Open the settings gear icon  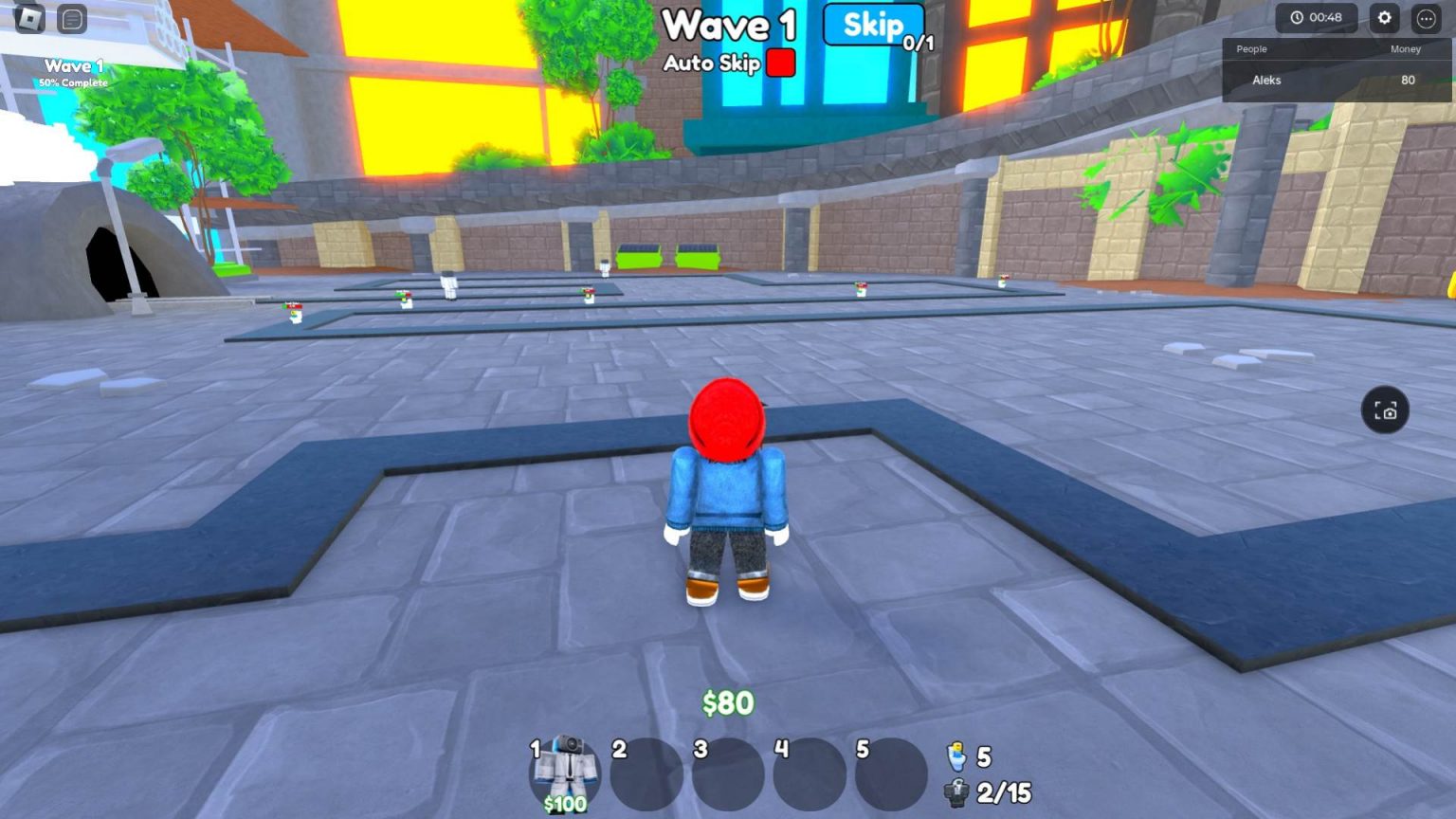point(1385,17)
